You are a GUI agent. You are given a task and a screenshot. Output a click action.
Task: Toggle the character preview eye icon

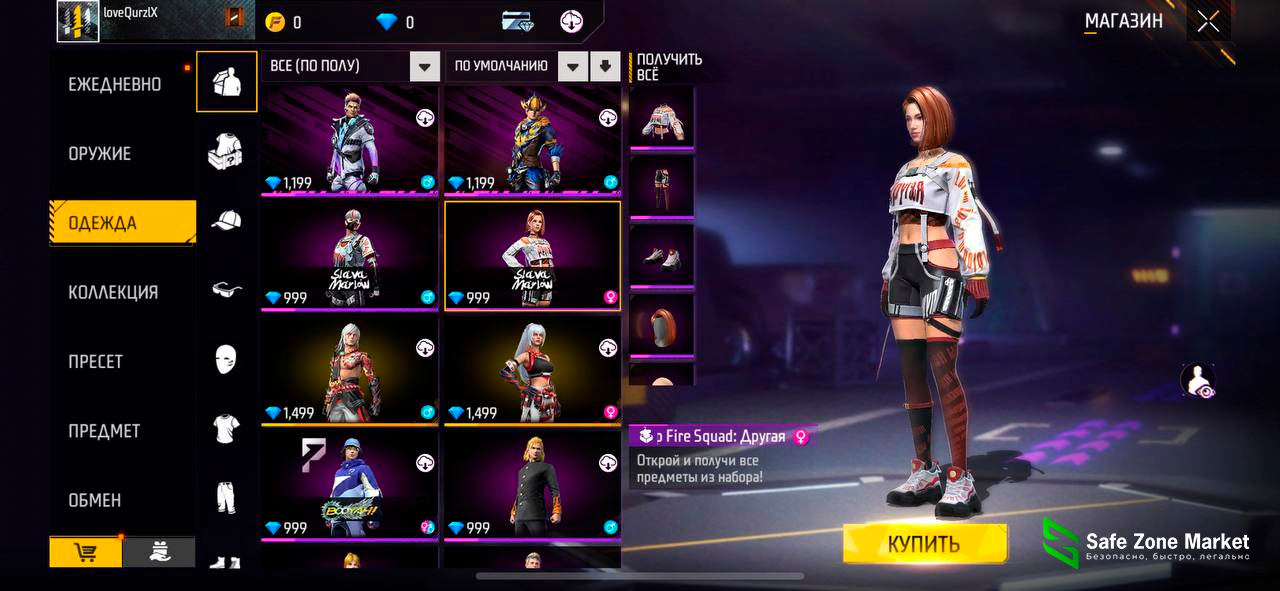click(x=1197, y=381)
